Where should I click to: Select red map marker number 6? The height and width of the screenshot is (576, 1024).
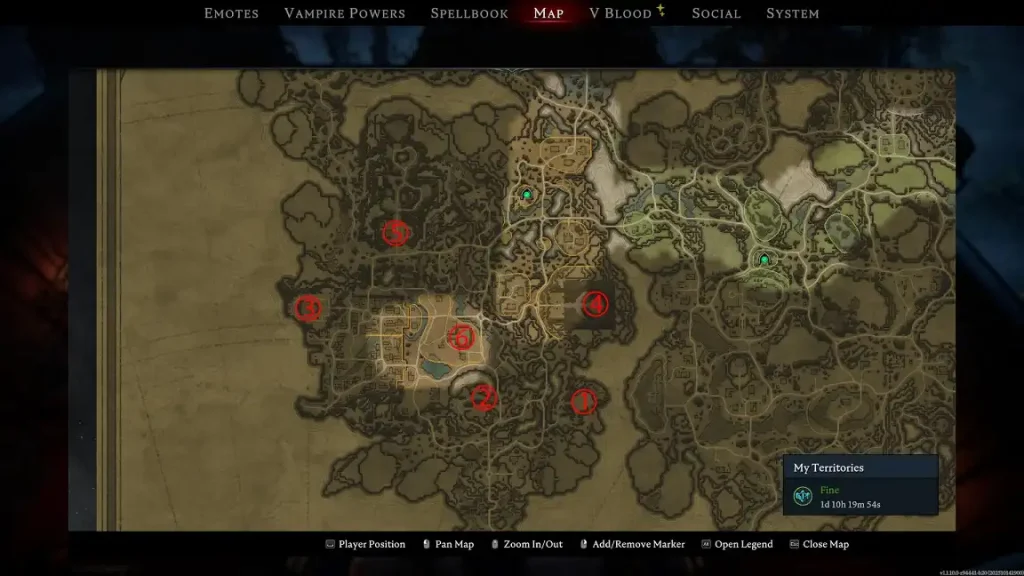pyautogui.click(x=461, y=337)
